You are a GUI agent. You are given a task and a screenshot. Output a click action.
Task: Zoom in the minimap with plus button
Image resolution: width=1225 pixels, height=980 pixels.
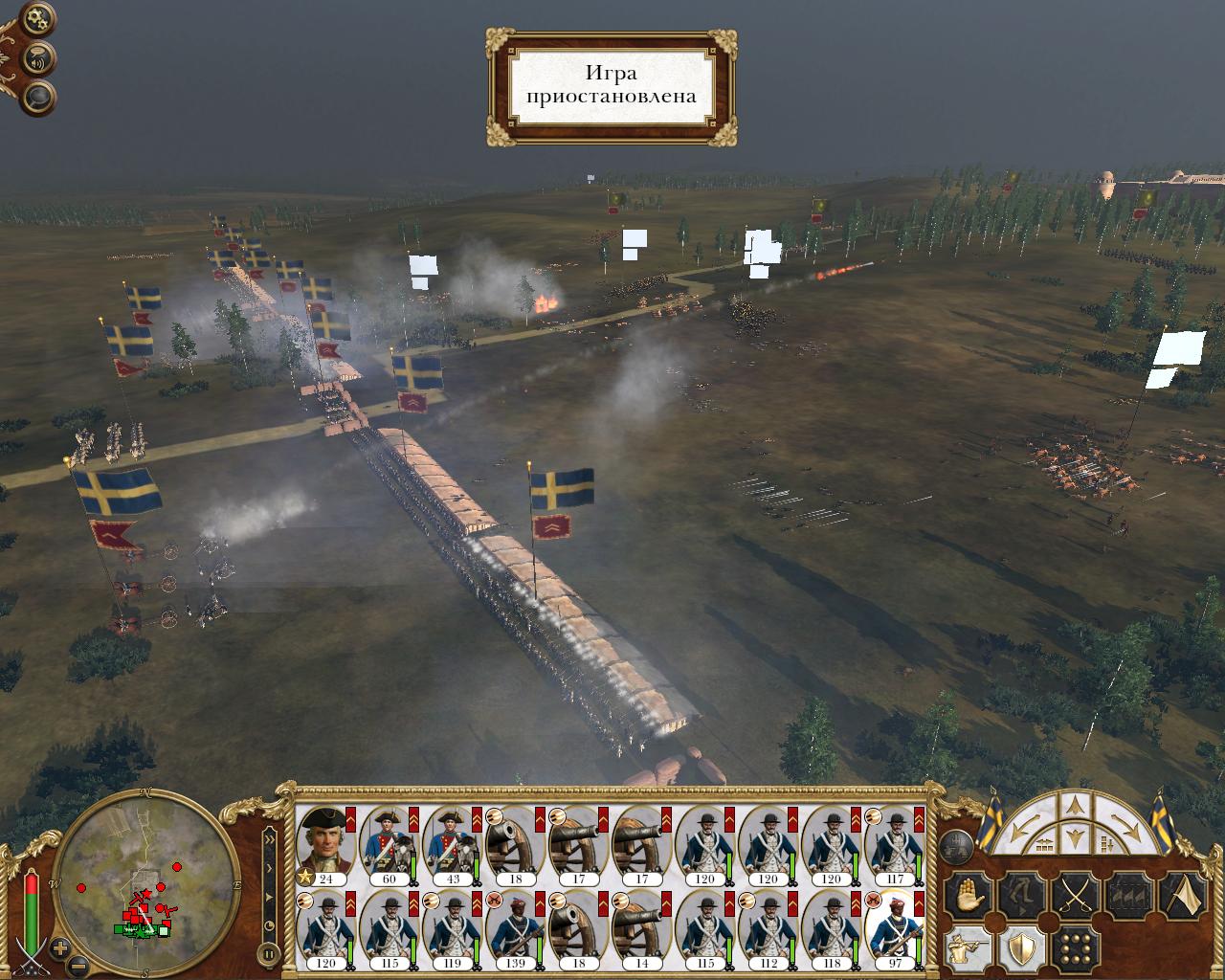tap(60, 949)
